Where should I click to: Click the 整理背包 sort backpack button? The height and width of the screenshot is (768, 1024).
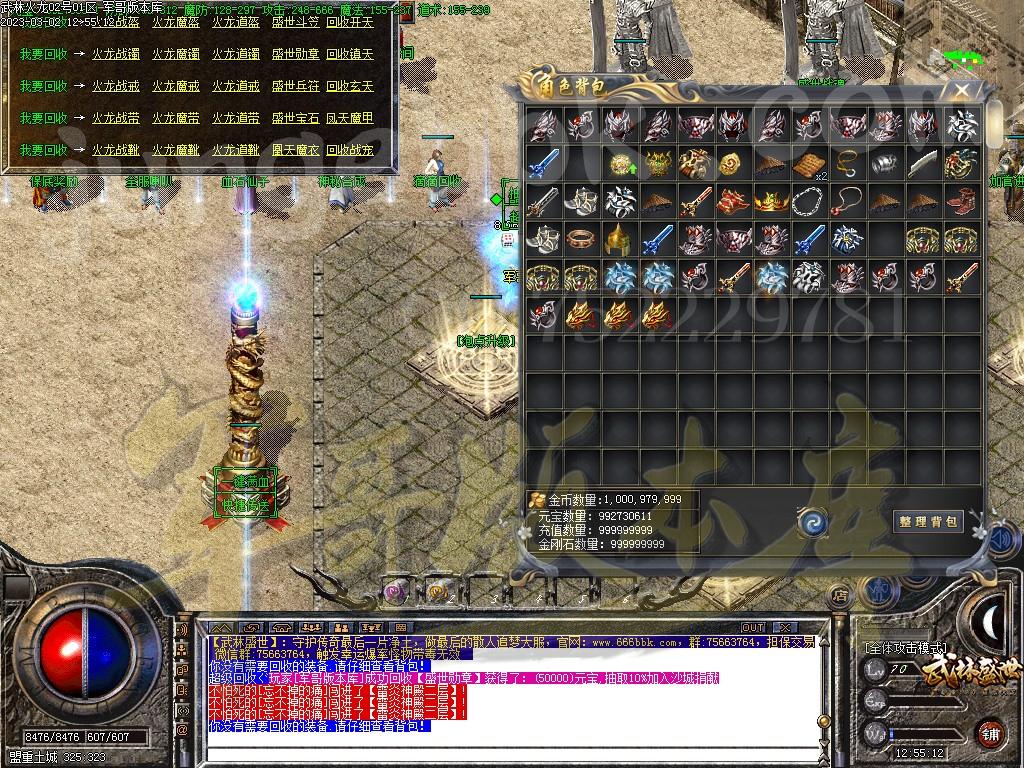(x=927, y=521)
